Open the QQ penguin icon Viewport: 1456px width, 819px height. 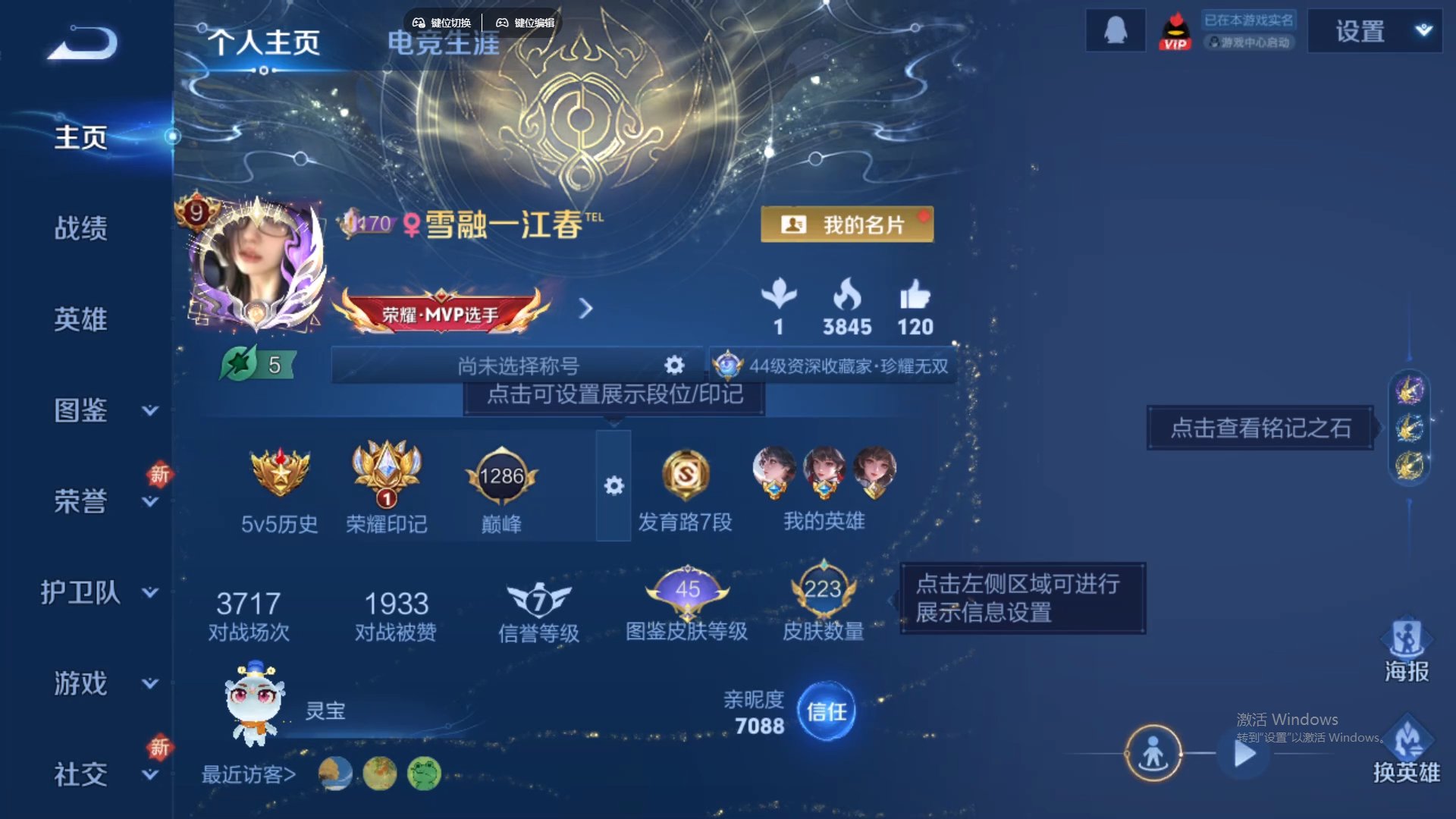click(x=1115, y=30)
